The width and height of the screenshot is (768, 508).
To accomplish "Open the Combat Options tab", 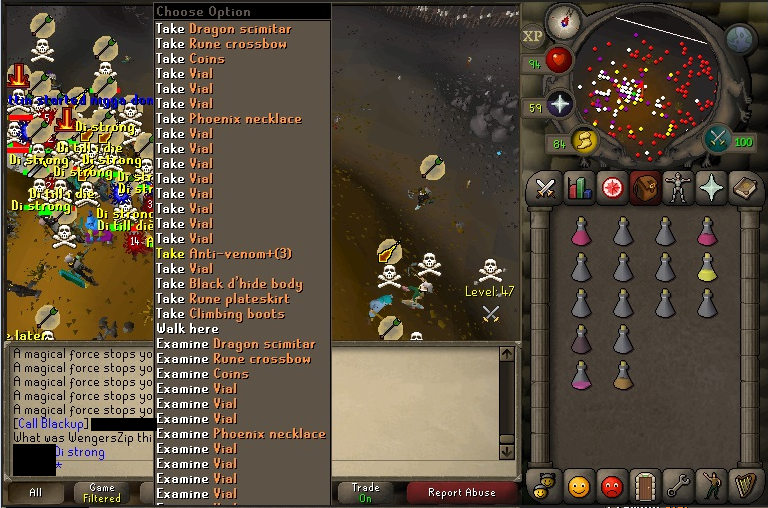I will coord(545,189).
